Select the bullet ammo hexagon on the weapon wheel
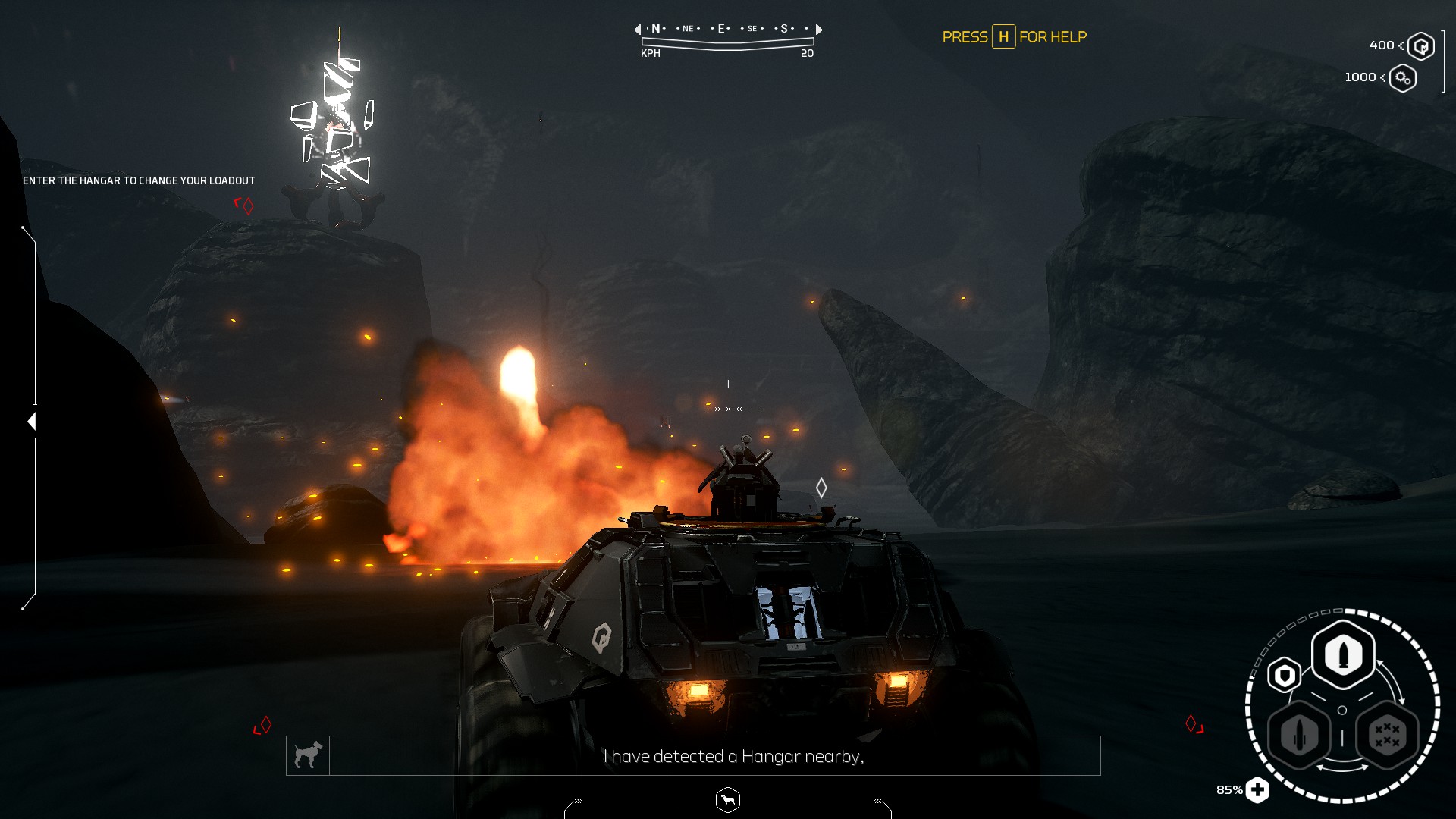This screenshot has width=1456, height=819. click(1342, 654)
